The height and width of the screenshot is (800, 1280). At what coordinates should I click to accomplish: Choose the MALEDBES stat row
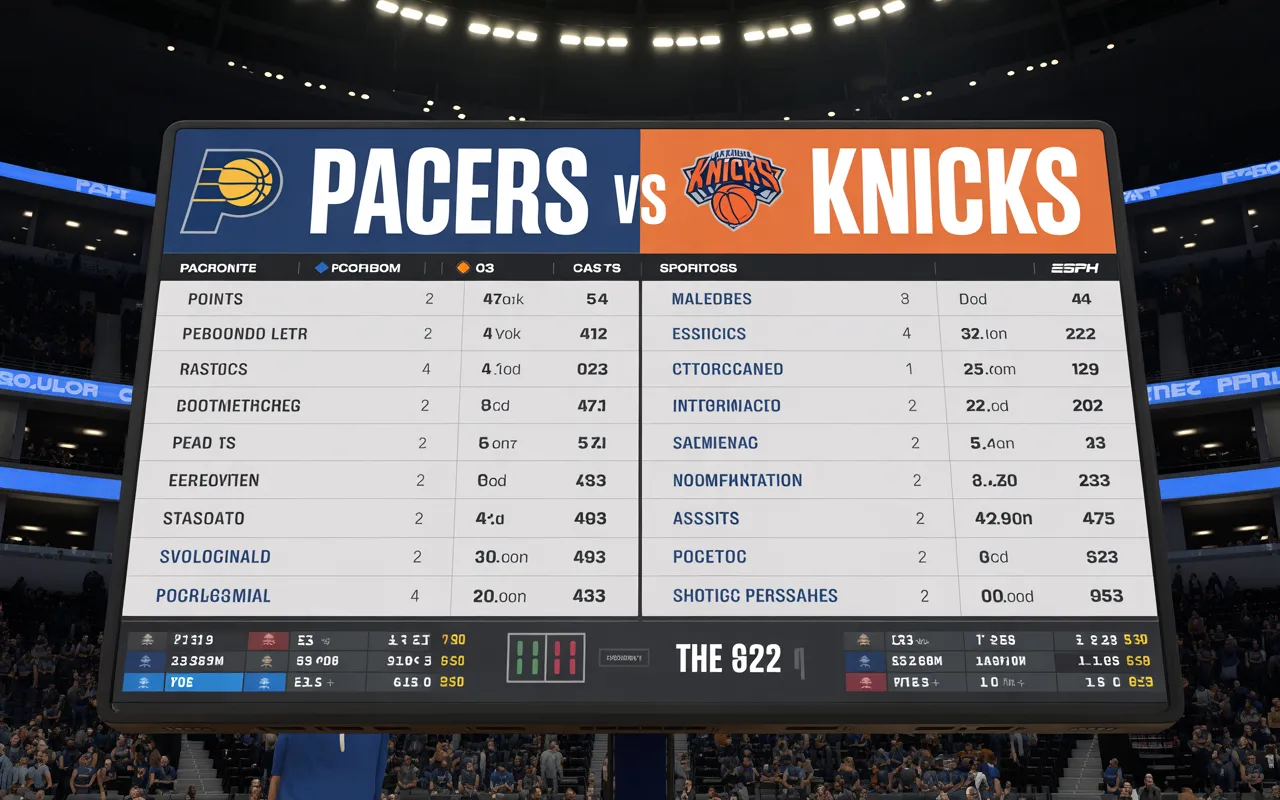pos(711,299)
